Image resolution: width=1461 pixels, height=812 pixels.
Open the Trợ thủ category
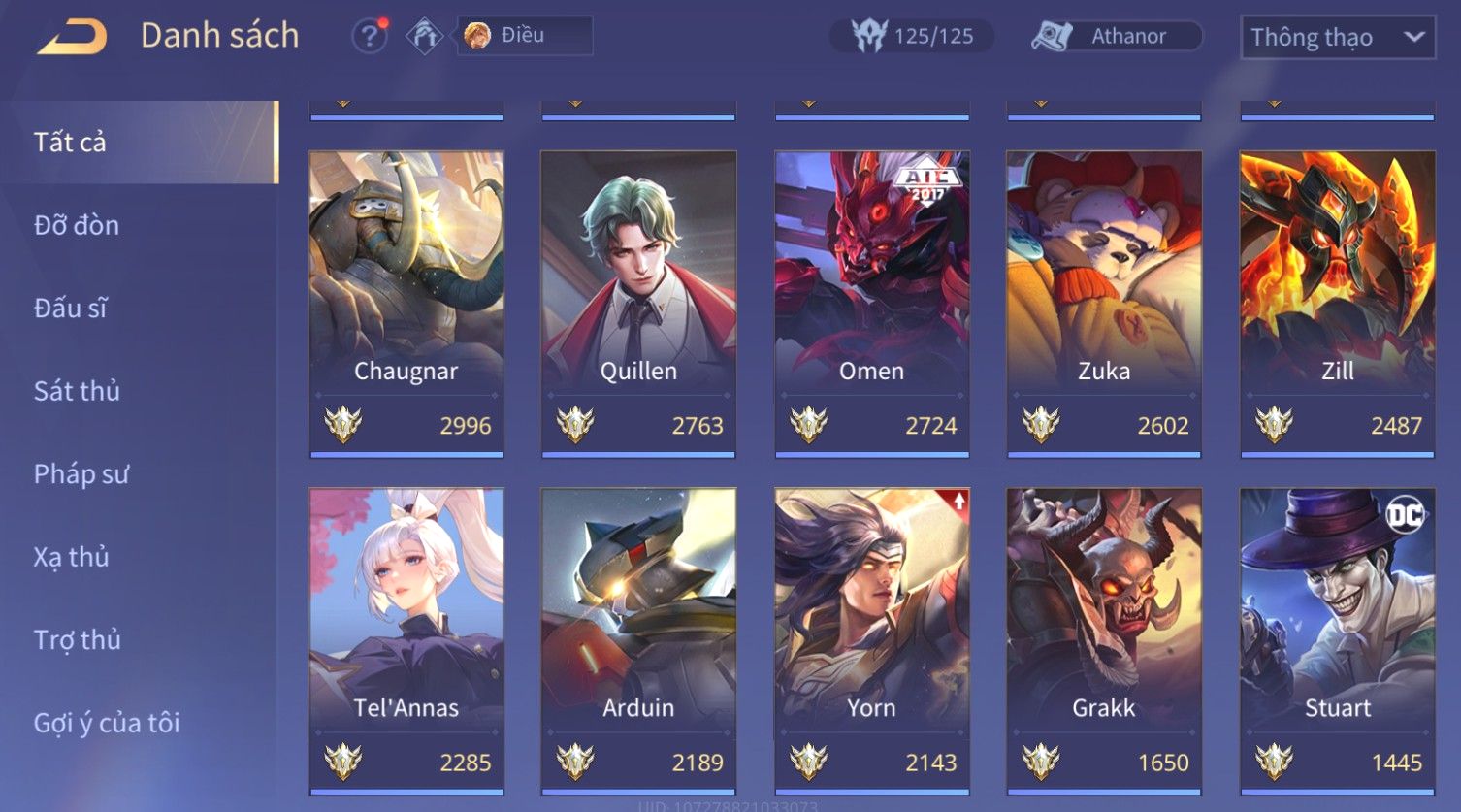tap(77, 640)
